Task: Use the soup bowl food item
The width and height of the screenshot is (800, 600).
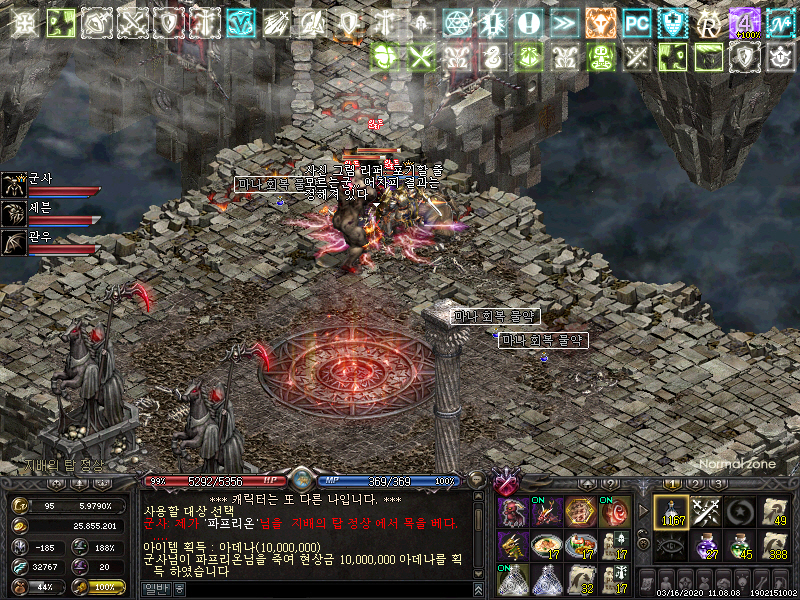Action: (x=548, y=546)
